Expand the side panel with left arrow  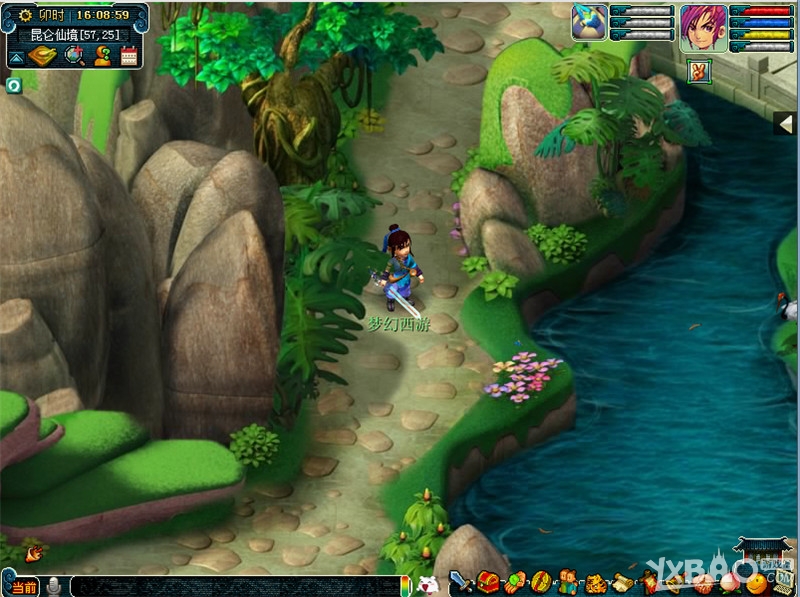(786, 122)
